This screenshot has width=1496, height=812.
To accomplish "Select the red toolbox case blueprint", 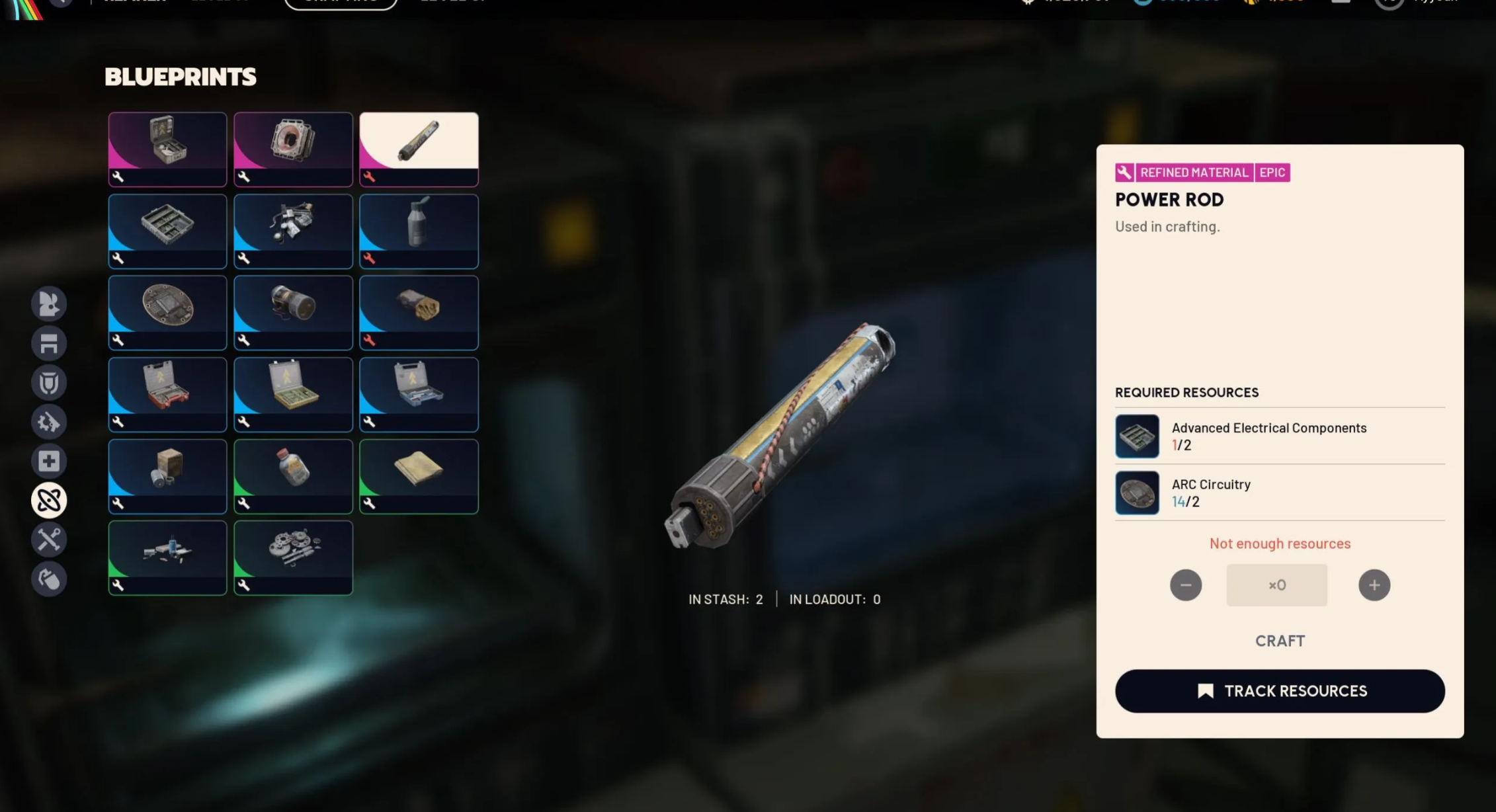I will coord(167,394).
